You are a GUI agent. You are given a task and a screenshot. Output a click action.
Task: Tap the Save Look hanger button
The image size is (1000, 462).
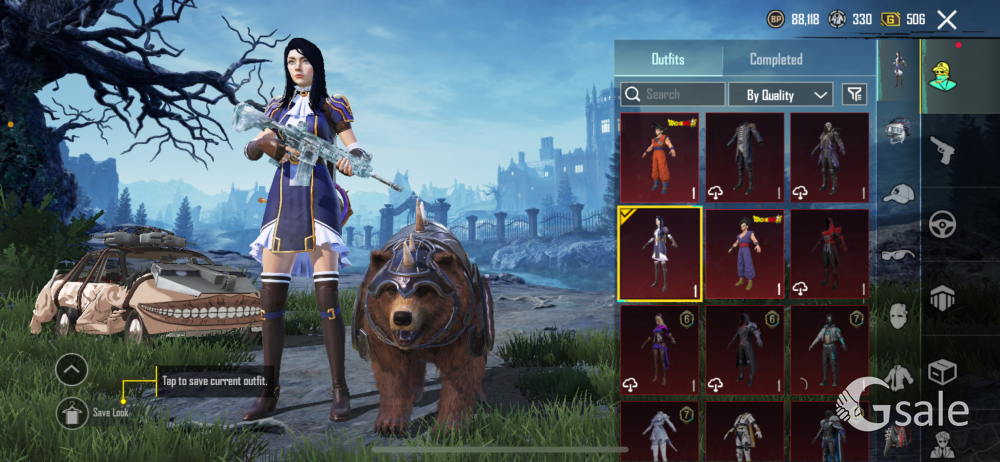[x=71, y=411]
